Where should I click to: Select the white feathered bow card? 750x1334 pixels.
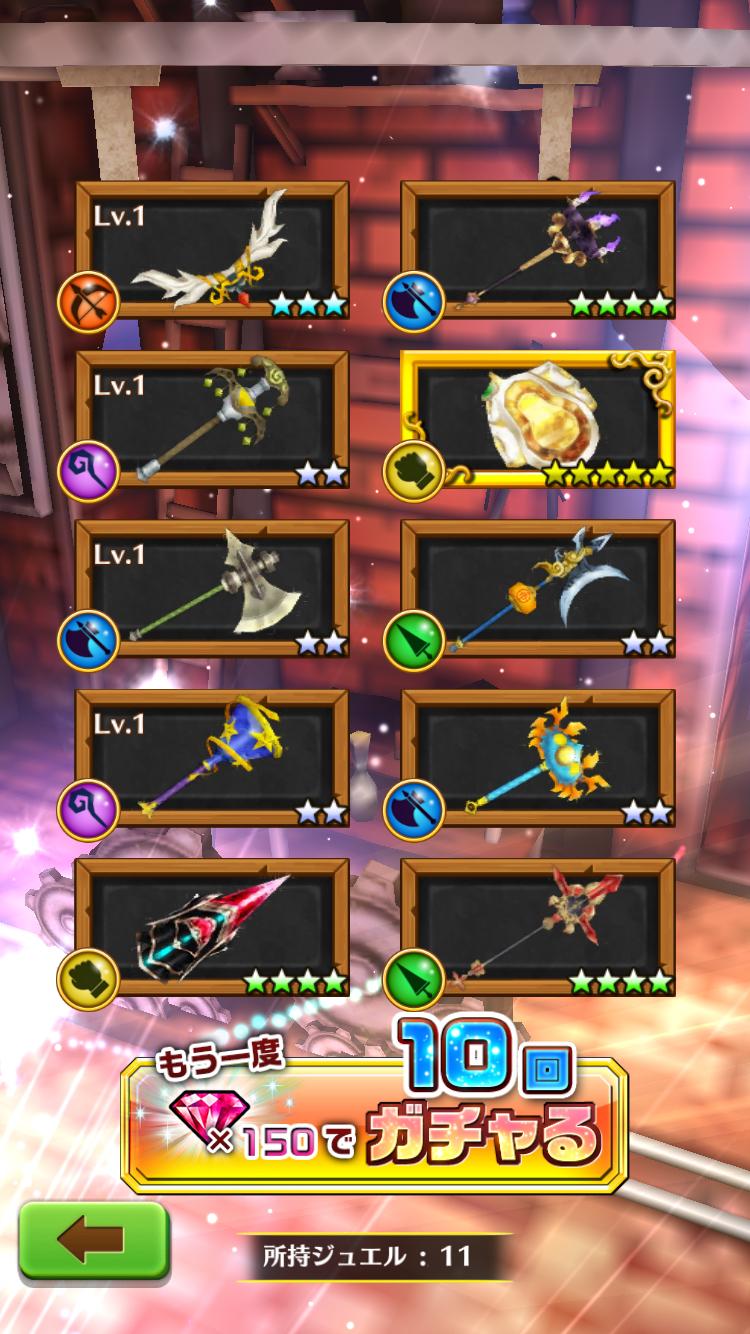(x=212, y=250)
